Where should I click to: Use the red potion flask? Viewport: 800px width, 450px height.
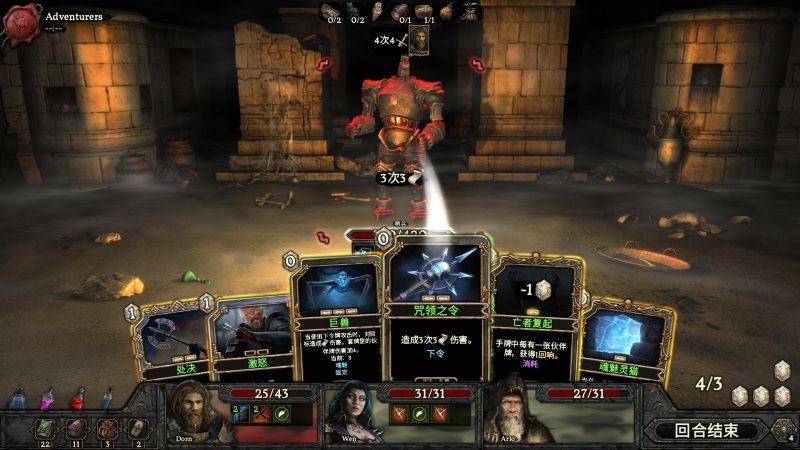click(x=77, y=399)
